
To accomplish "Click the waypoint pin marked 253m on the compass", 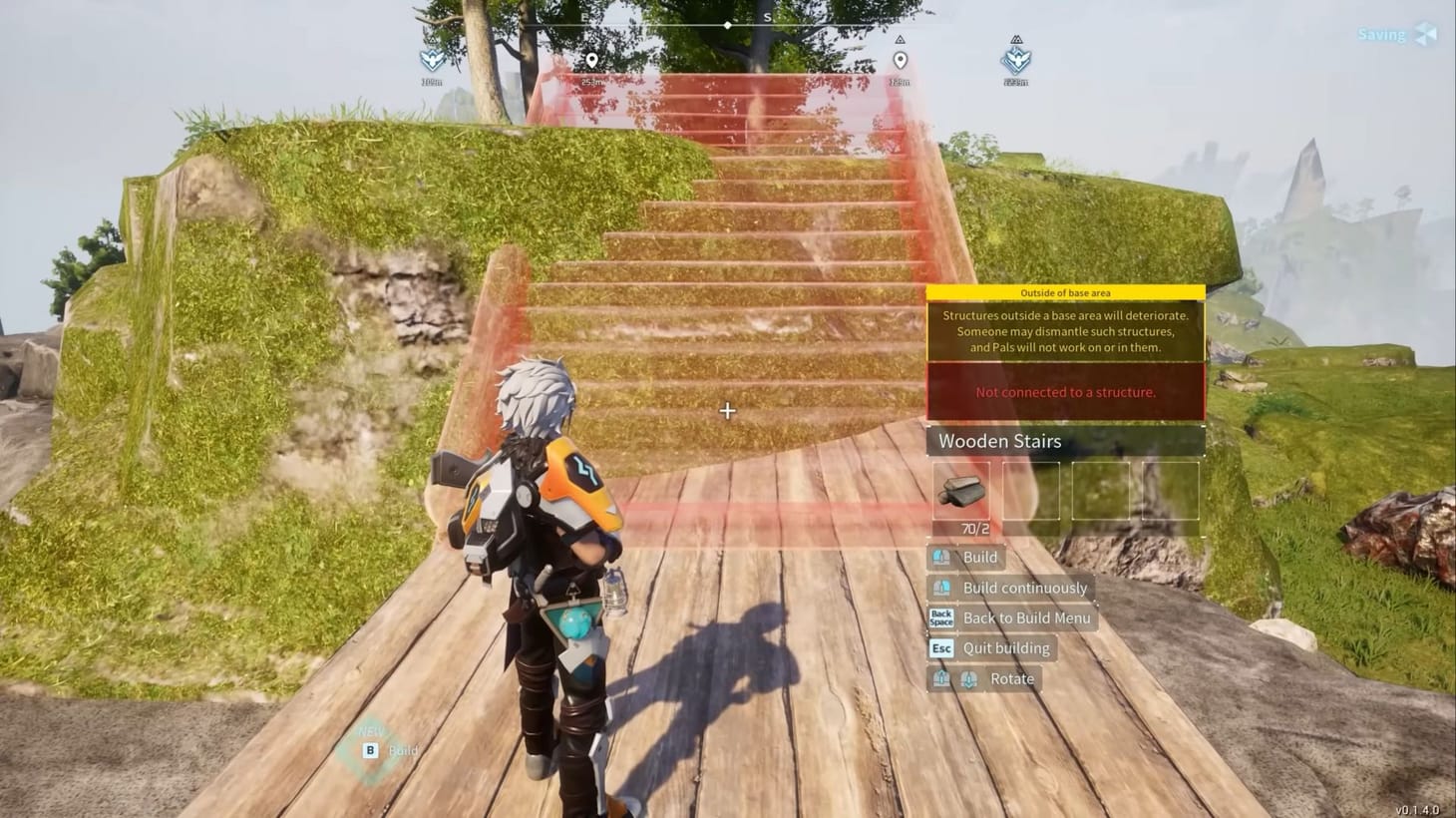I will point(593,60).
